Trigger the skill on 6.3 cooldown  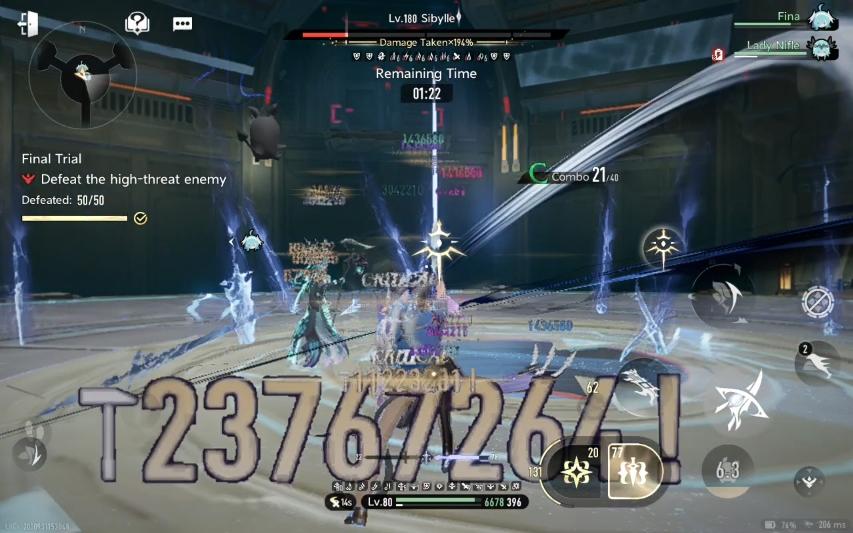[x=727, y=469]
